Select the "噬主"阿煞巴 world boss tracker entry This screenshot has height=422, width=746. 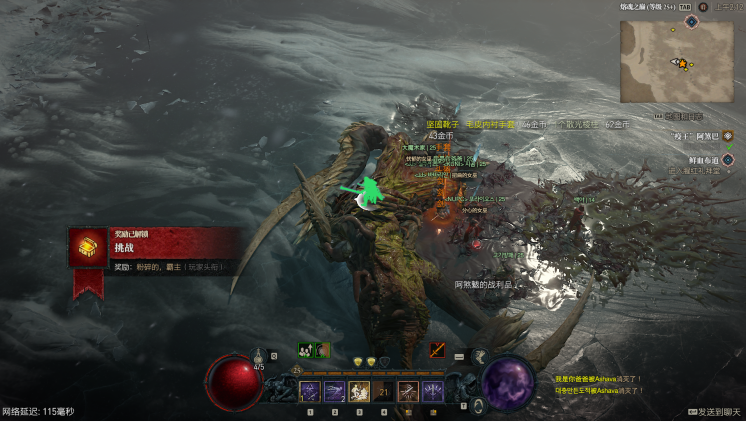tap(694, 135)
